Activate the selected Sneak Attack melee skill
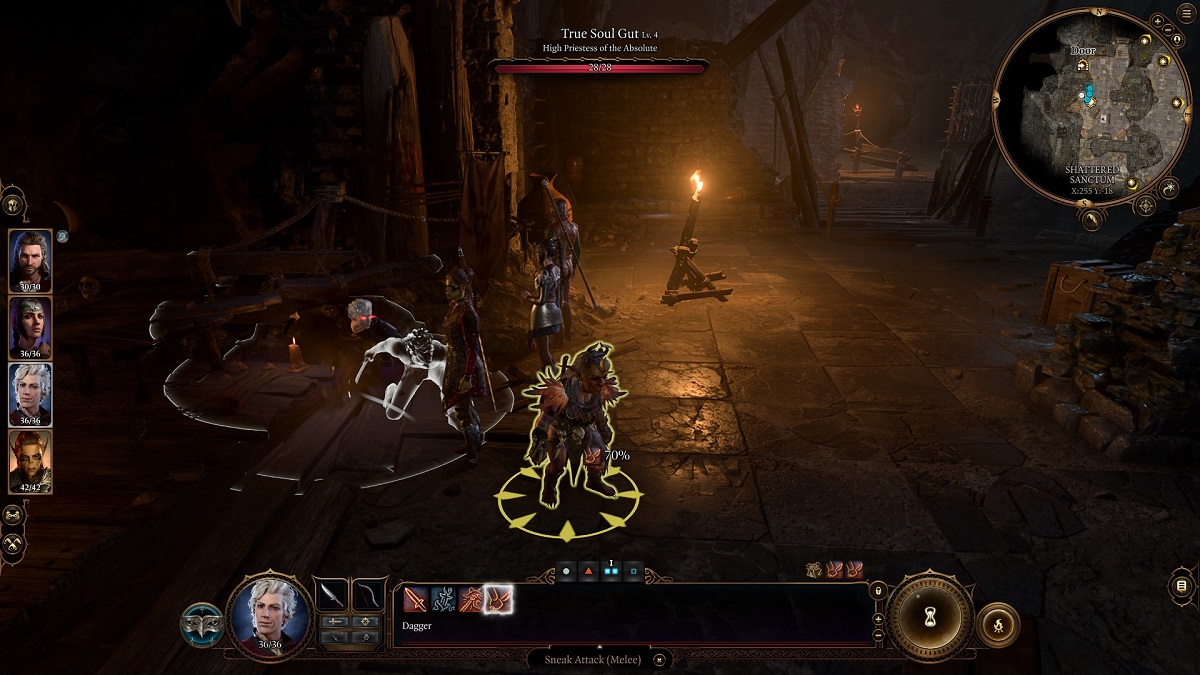Image resolution: width=1200 pixels, height=675 pixels. (497, 600)
